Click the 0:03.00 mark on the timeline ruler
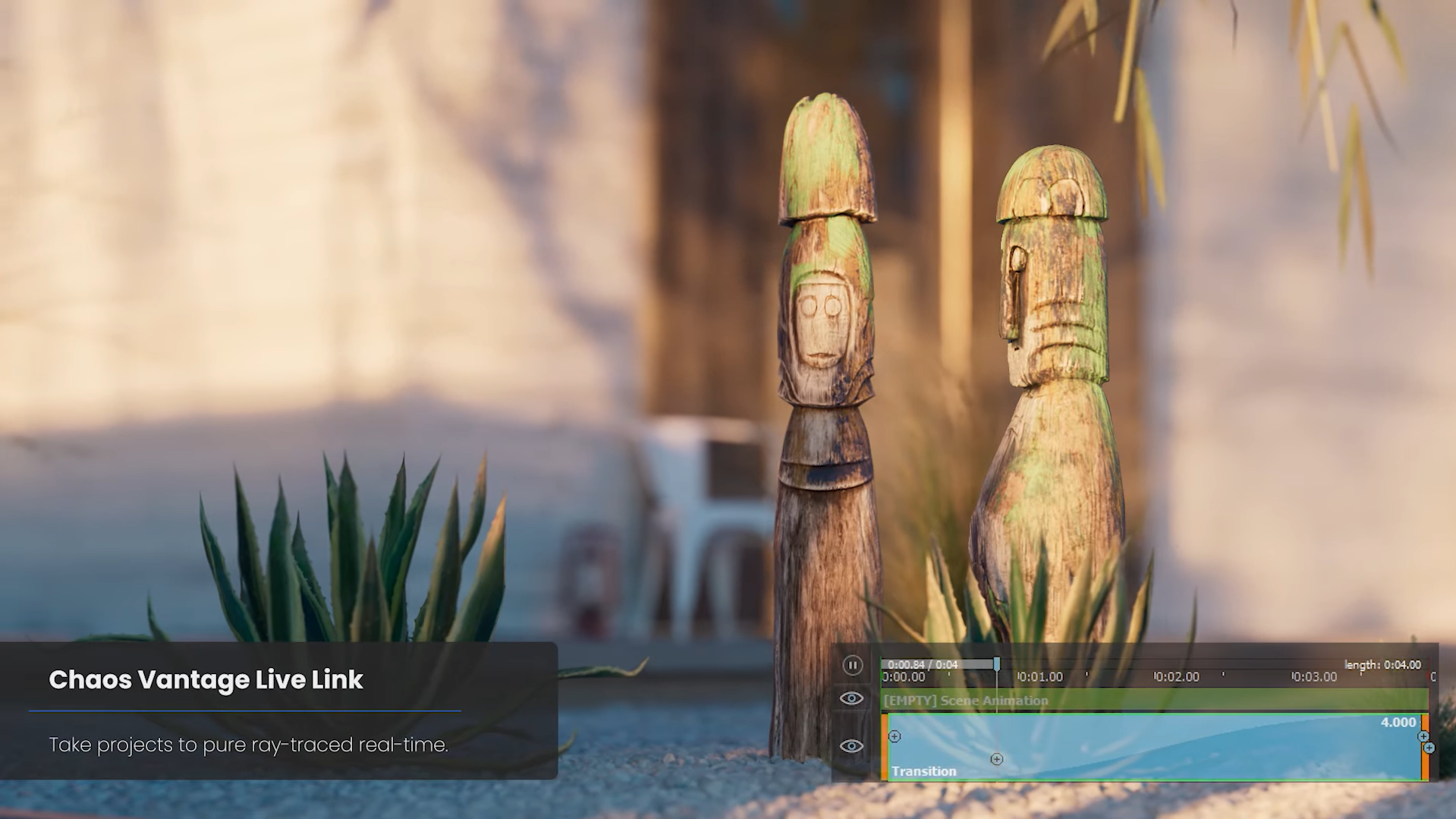 (1313, 676)
